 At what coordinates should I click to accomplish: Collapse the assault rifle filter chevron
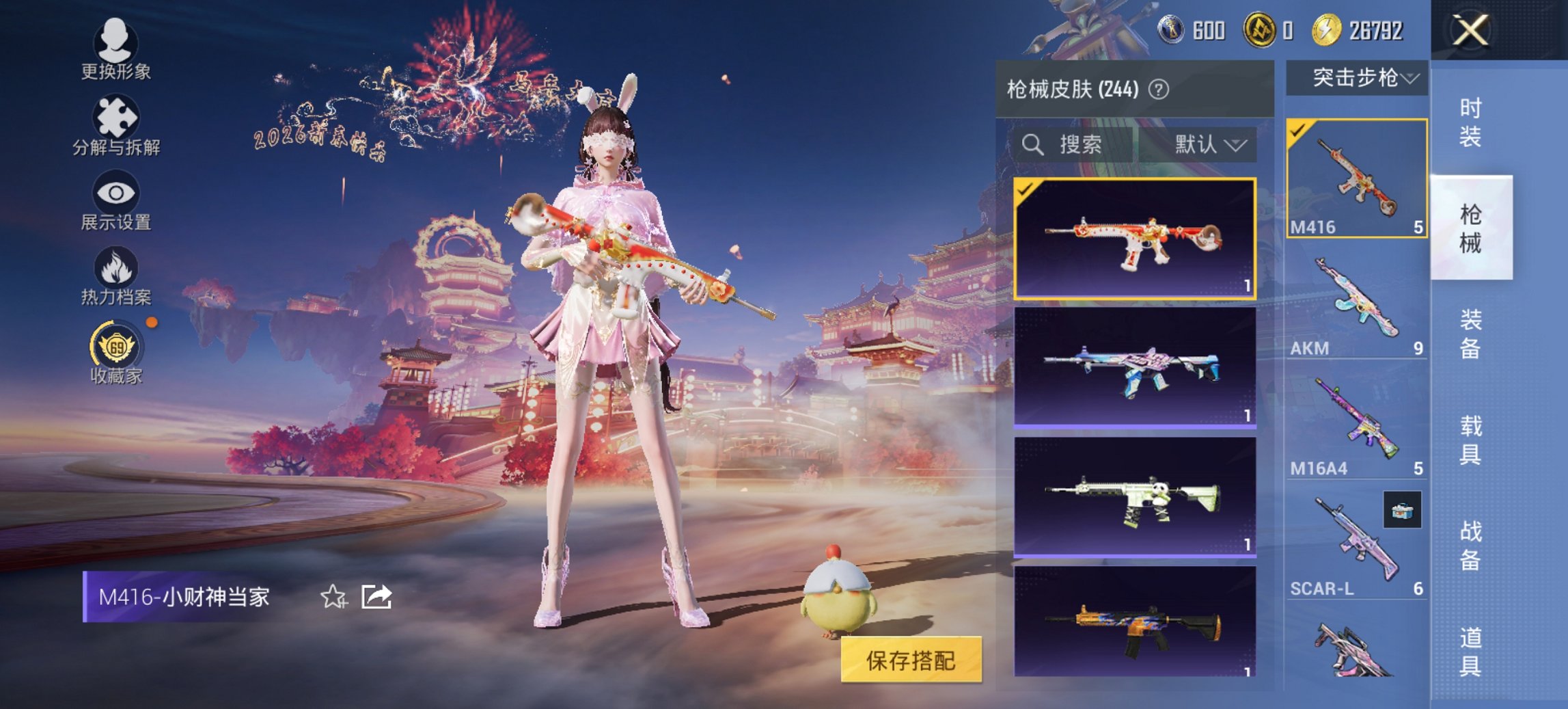click(1410, 79)
